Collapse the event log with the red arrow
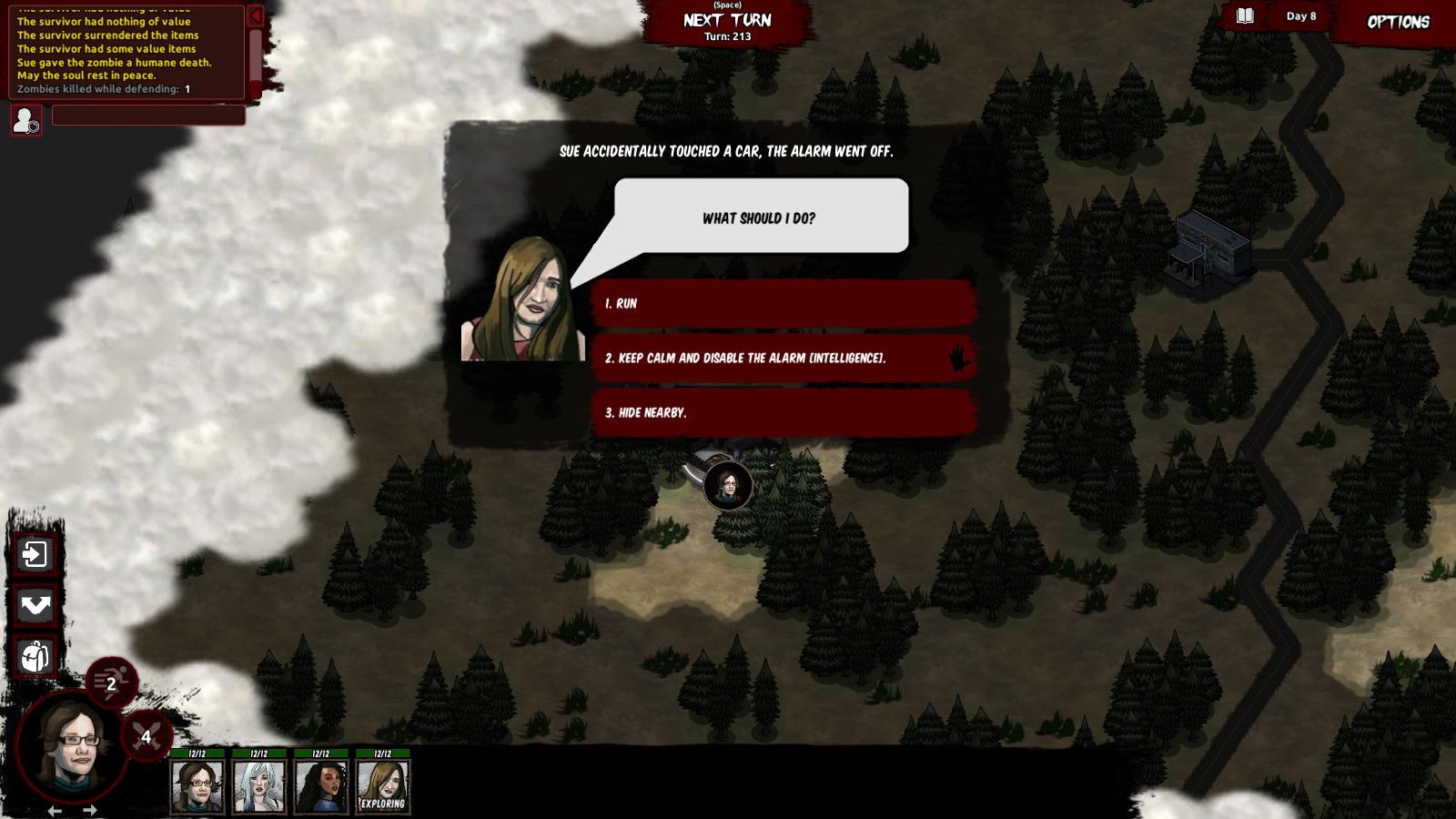The height and width of the screenshot is (819, 1456). pos(256,16)
